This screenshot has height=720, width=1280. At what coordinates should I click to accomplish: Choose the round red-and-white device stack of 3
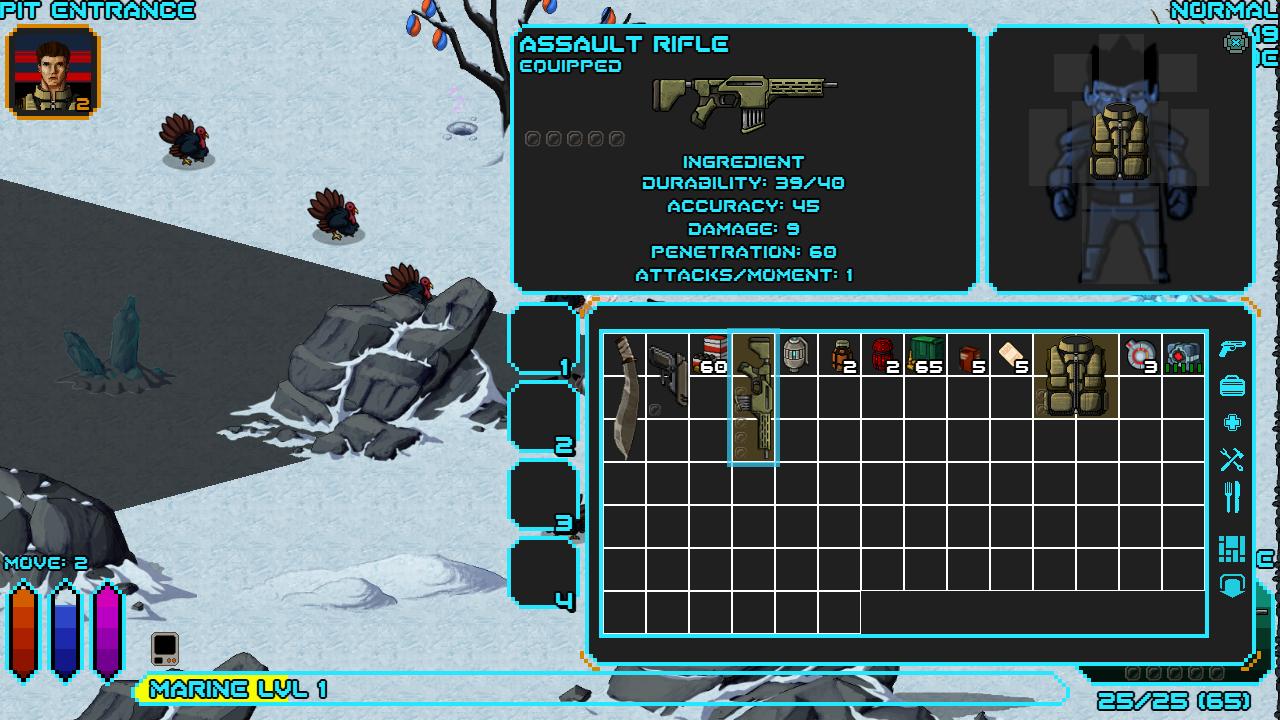(1140, 355)
